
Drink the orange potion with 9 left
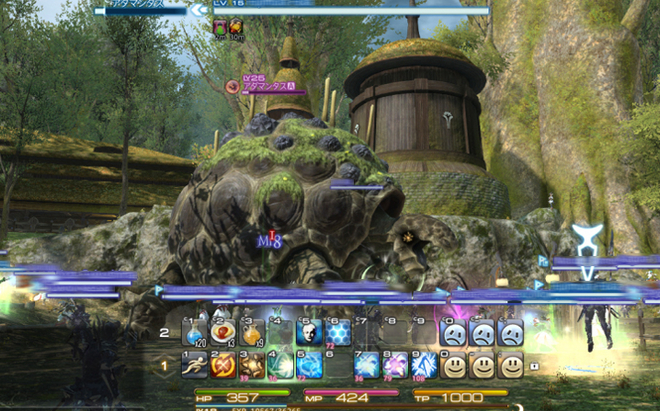pyautogui.click(x=251, y=333)
